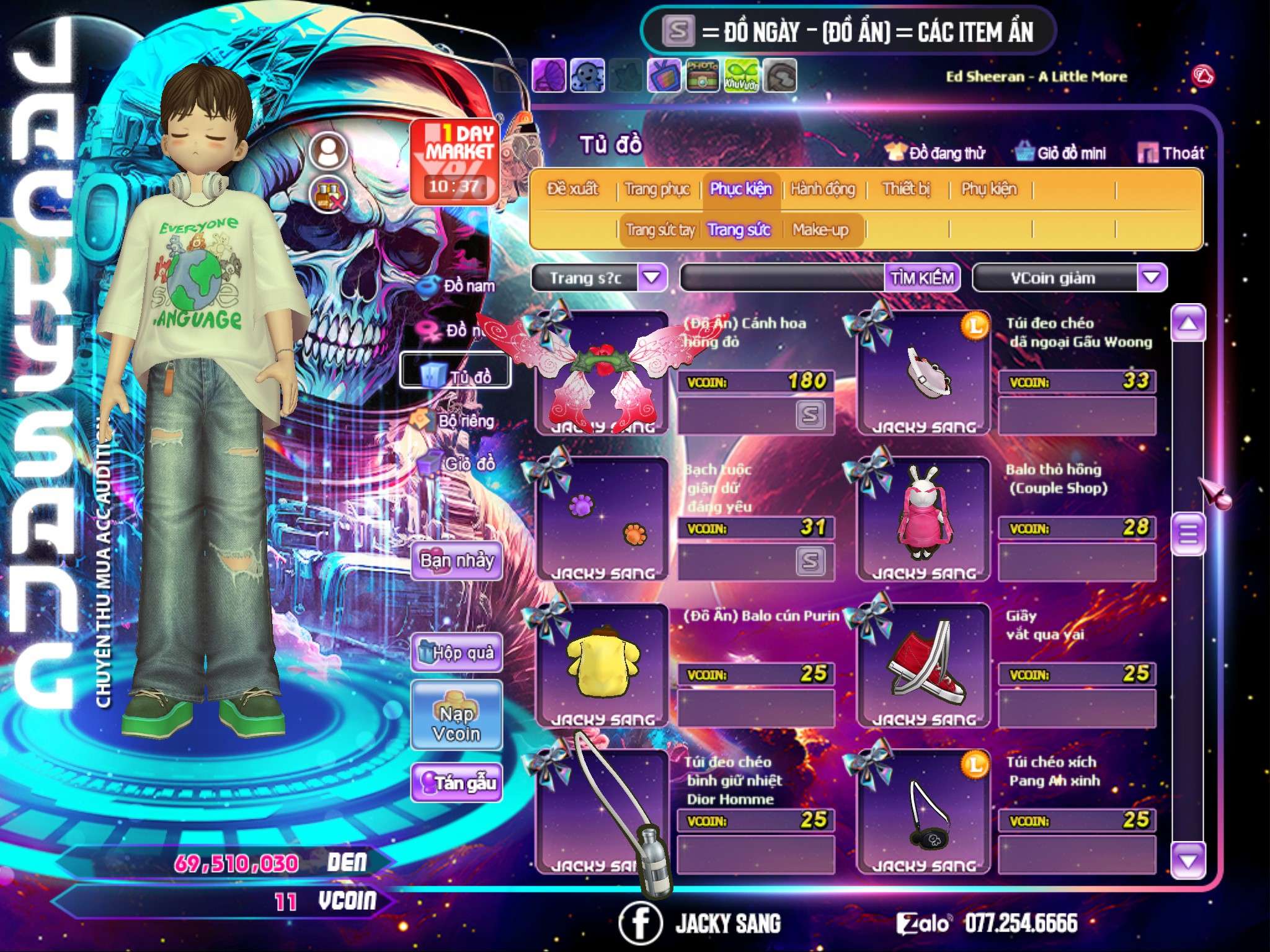Click the TÌM KIẾM search button
Screen dimensions: 1270x952
click(x=922, y=278)
